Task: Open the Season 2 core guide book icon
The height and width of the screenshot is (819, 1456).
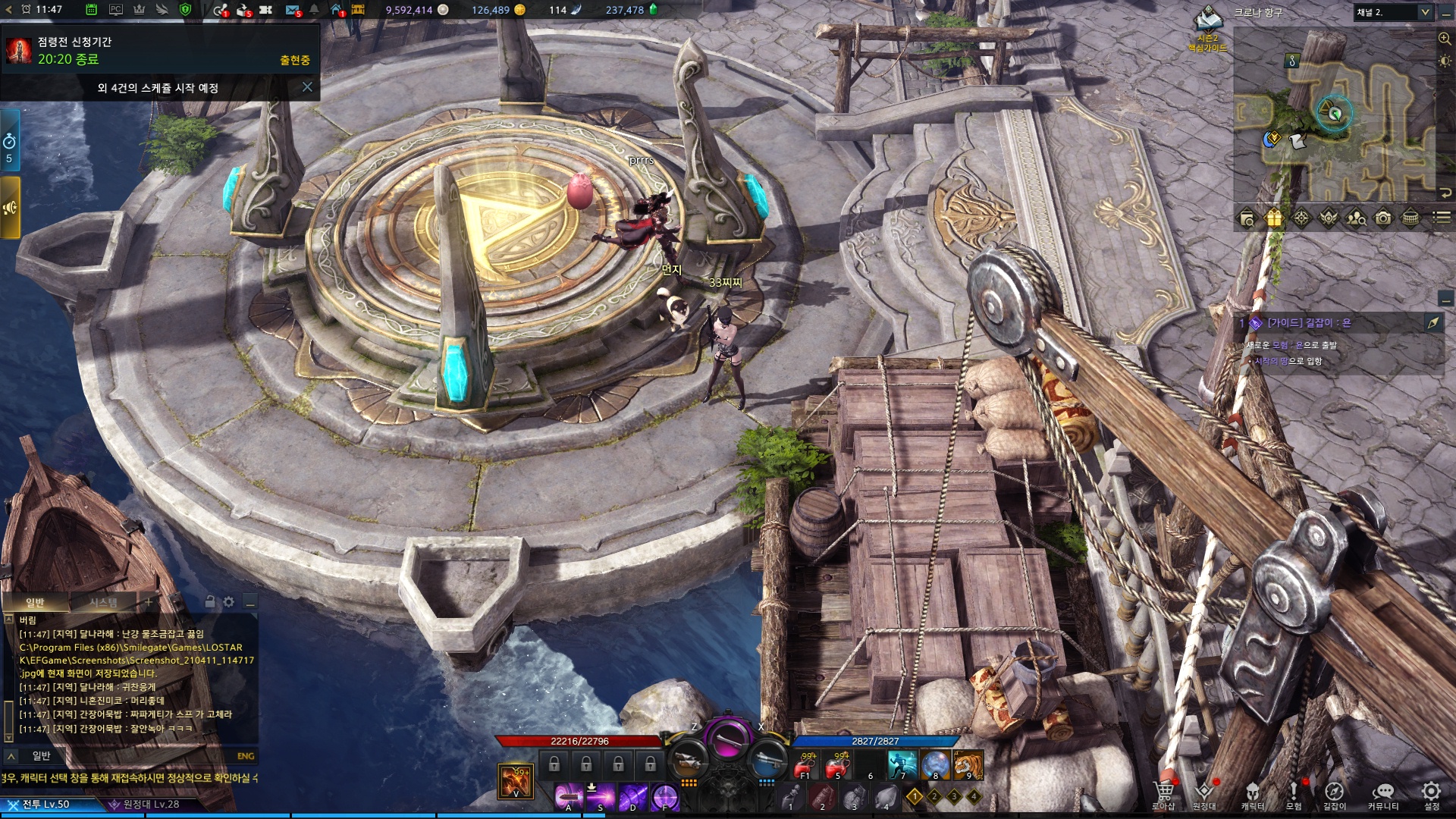Action: click(1207, 21)
